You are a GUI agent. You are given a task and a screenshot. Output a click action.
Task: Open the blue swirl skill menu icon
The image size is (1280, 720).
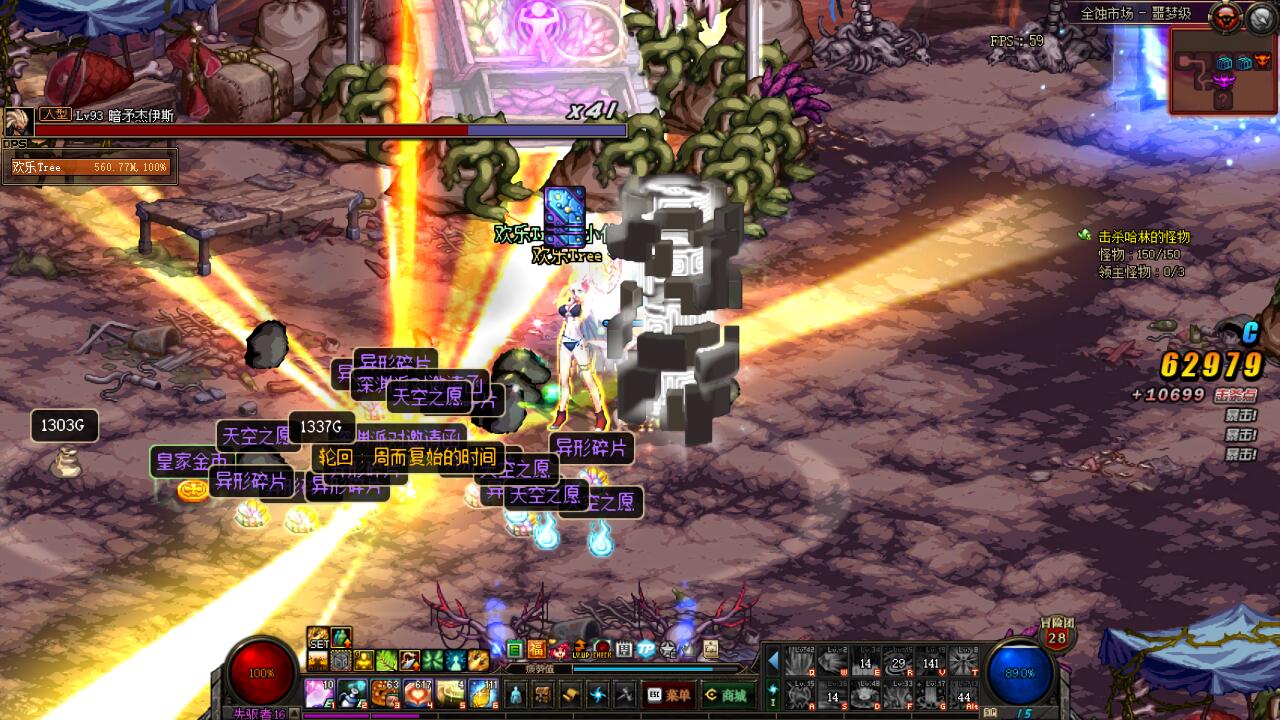tap(598, 694)
